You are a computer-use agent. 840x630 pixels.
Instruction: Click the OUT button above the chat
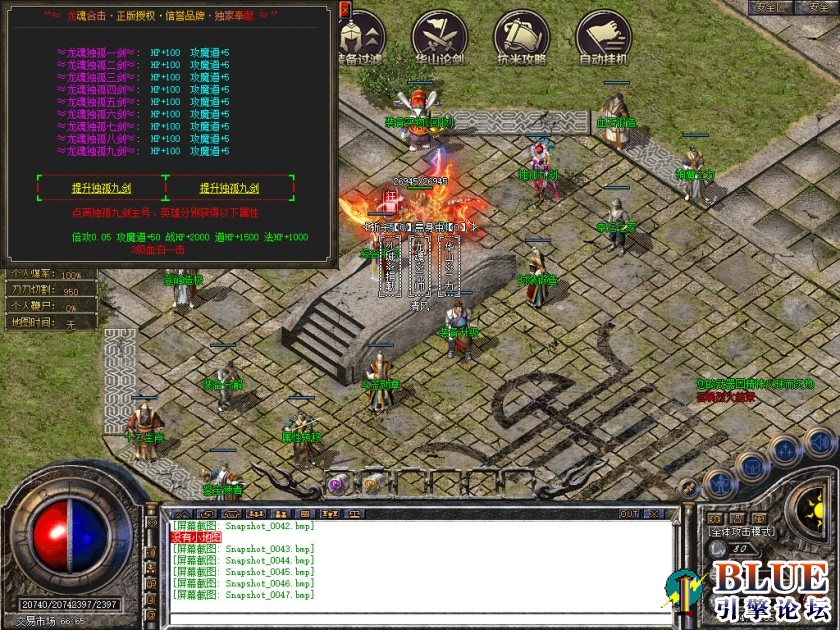click(x=629, y=514)
